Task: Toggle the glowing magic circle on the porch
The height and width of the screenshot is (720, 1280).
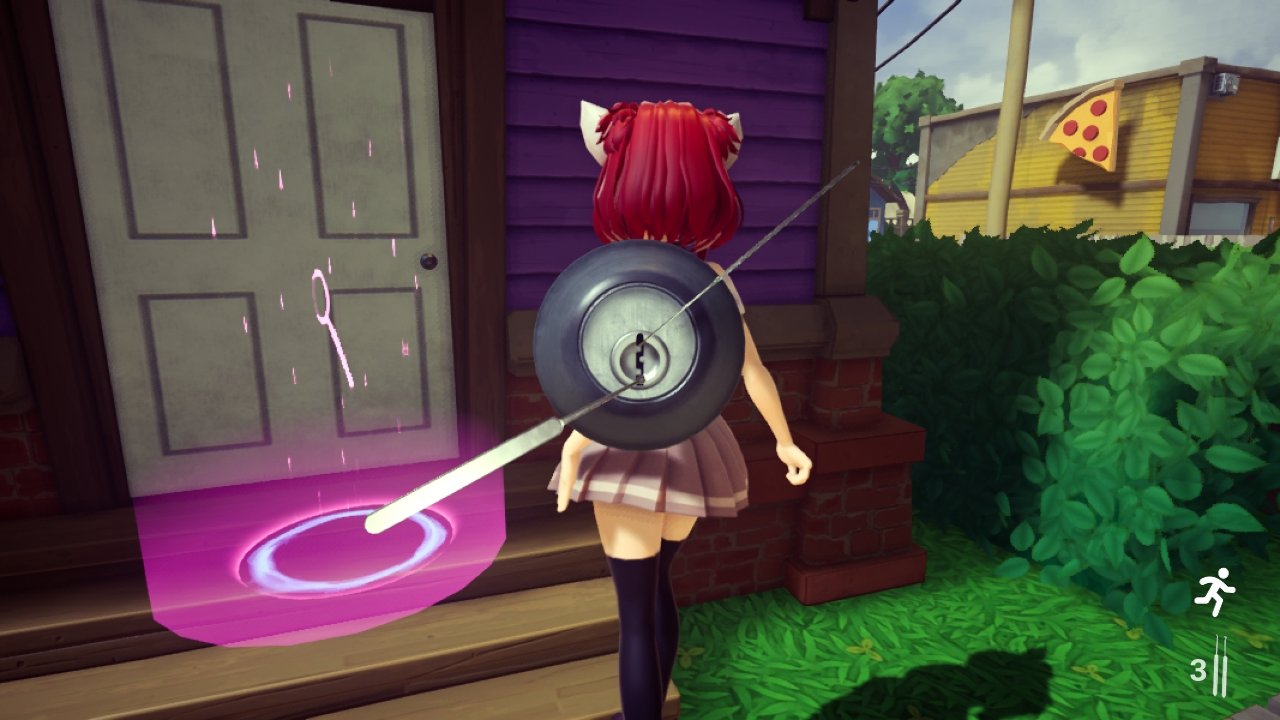Action: (x=345, y=555)
